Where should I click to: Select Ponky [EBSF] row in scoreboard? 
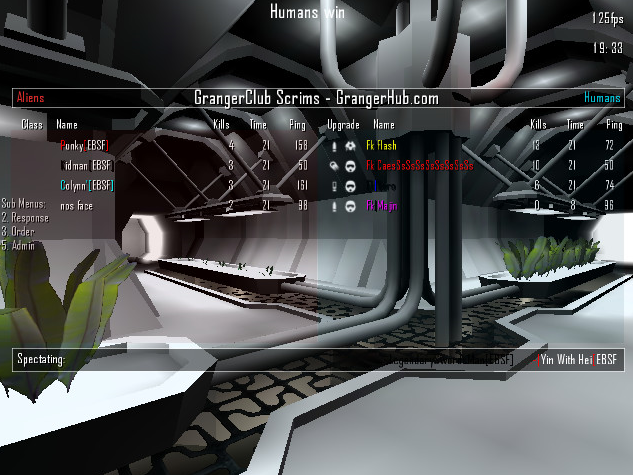[x=85, y=146]
